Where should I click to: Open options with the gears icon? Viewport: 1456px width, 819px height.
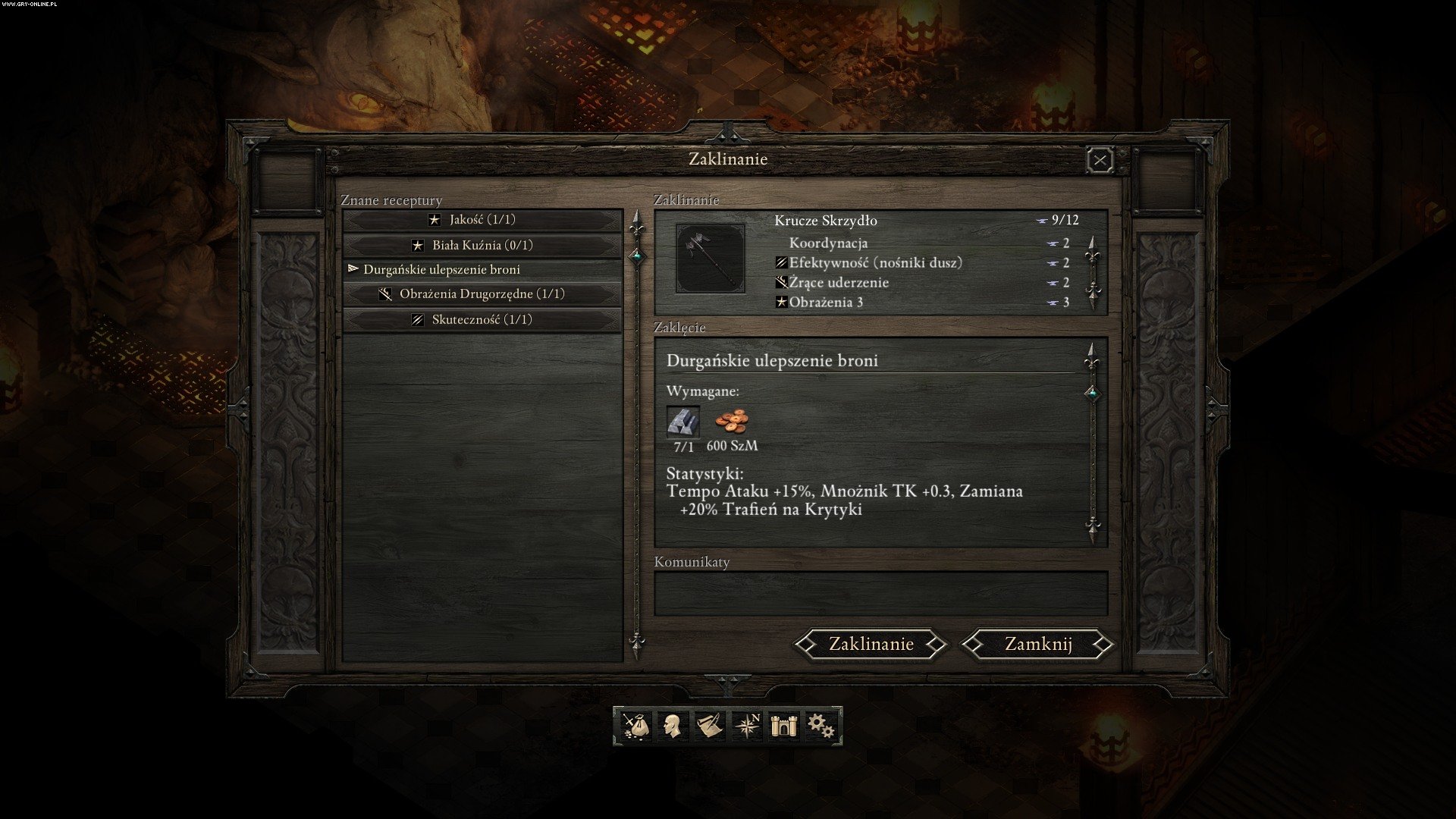820,726
